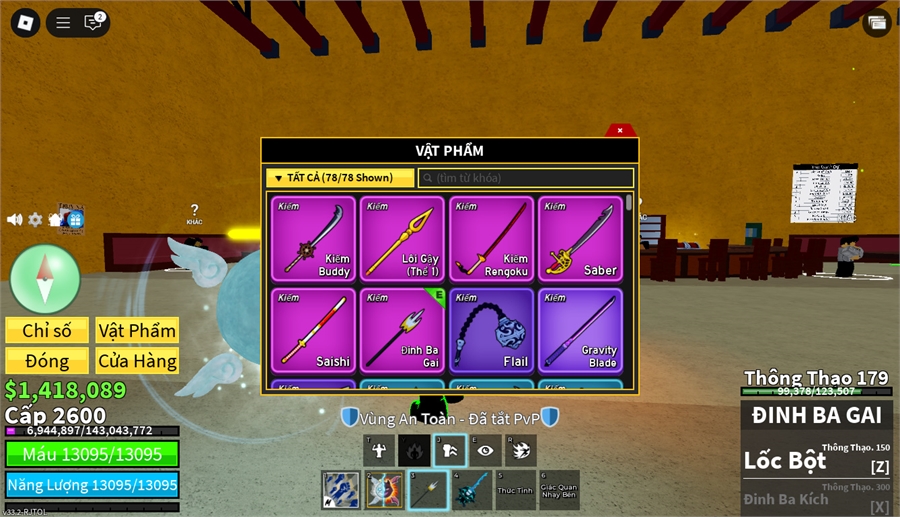Click the Đóng button
Screen dimensions: 900x517
coord(46,361)
